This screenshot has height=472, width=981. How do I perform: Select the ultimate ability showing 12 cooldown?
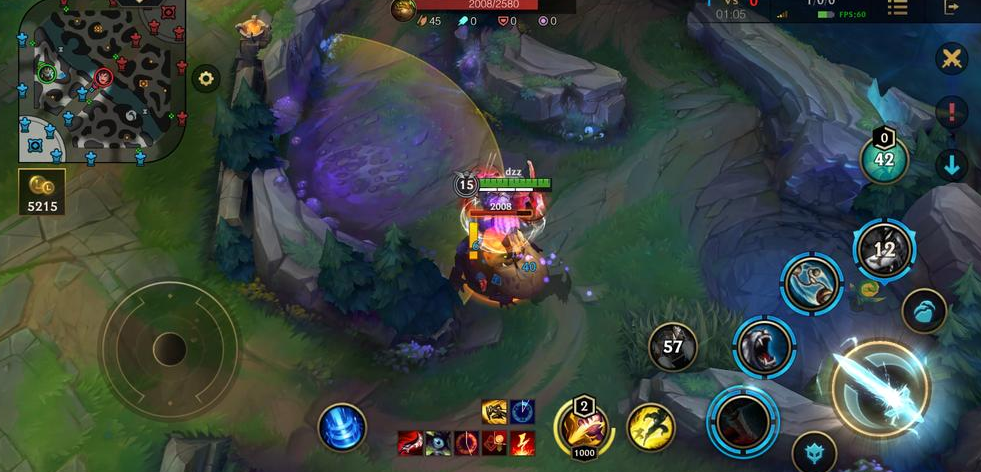[x=884, y=249]
